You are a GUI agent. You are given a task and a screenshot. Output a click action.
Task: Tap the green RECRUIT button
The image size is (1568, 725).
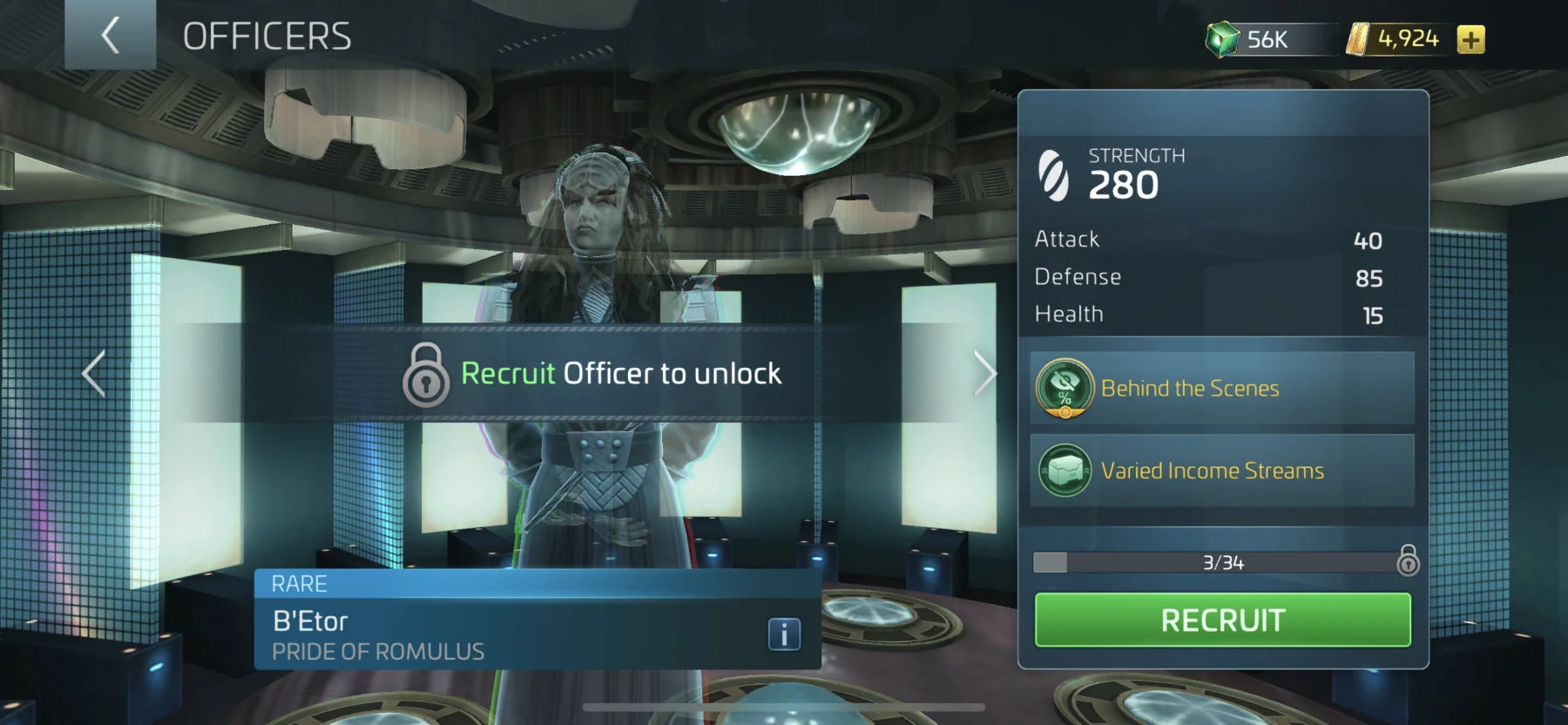coord(1222,620)
